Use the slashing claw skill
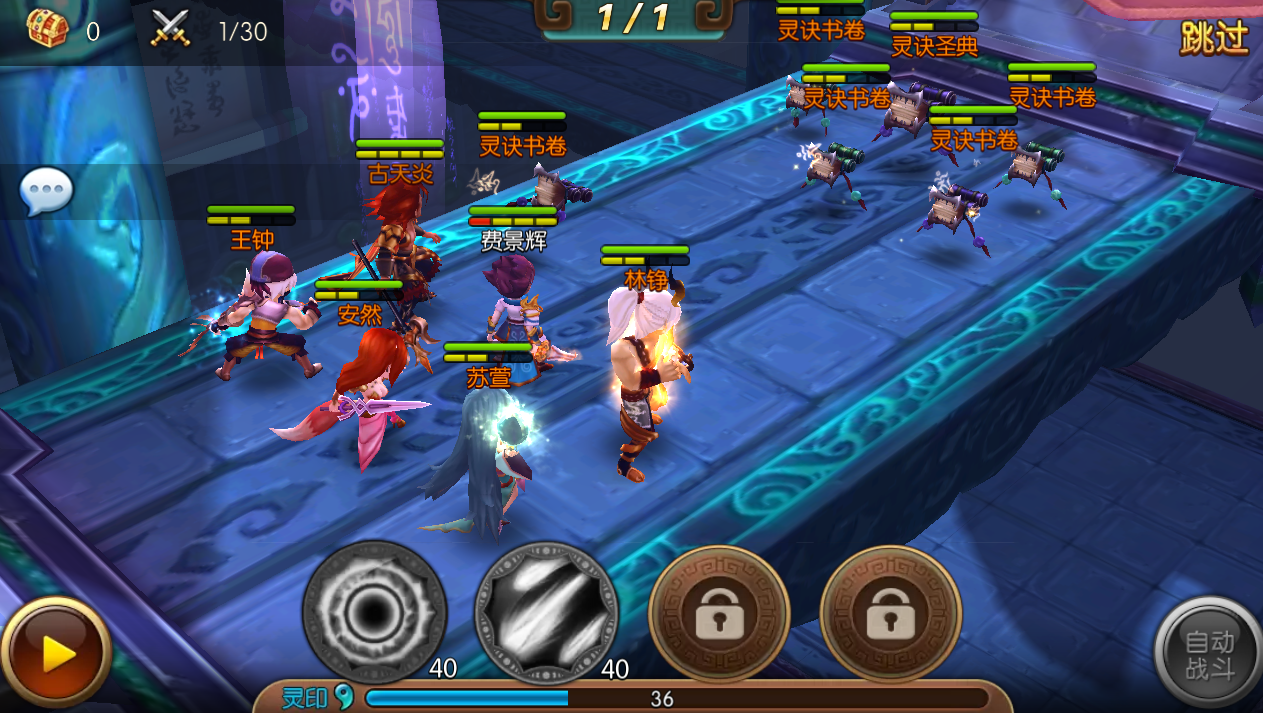This screenshot has width=1263, height=713. point(546,611)
